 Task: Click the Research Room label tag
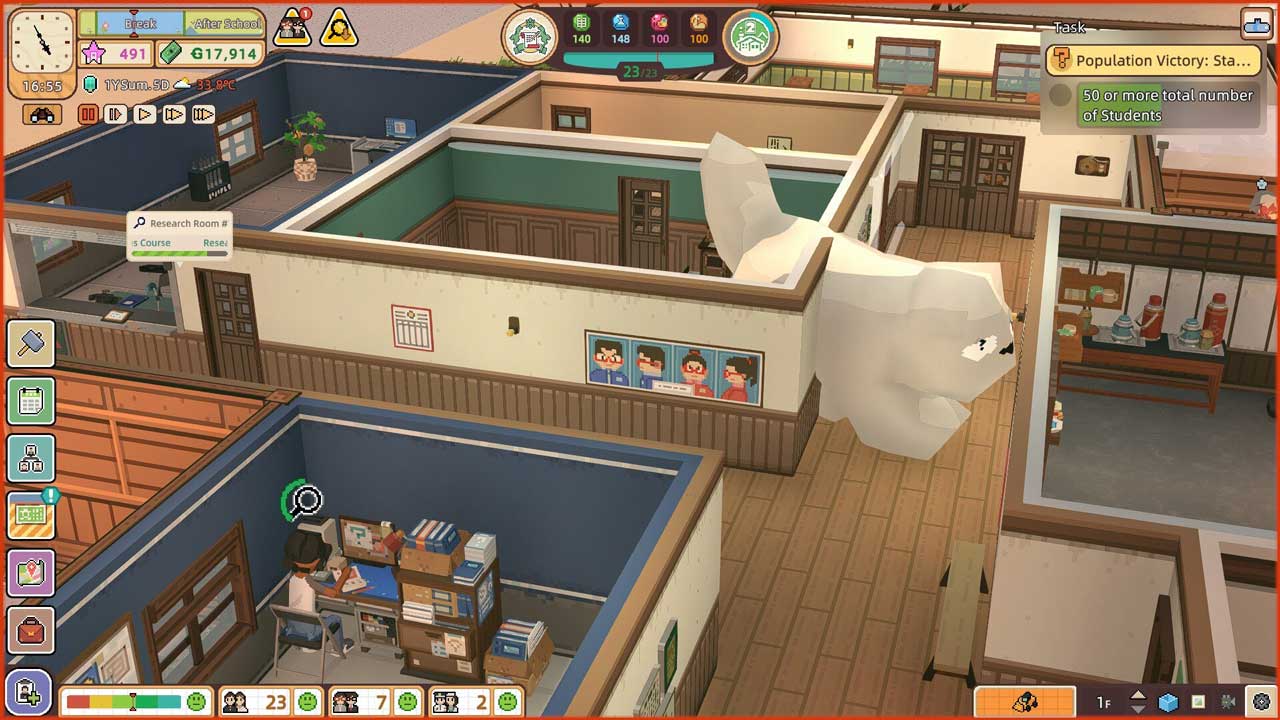pos(180,224)
